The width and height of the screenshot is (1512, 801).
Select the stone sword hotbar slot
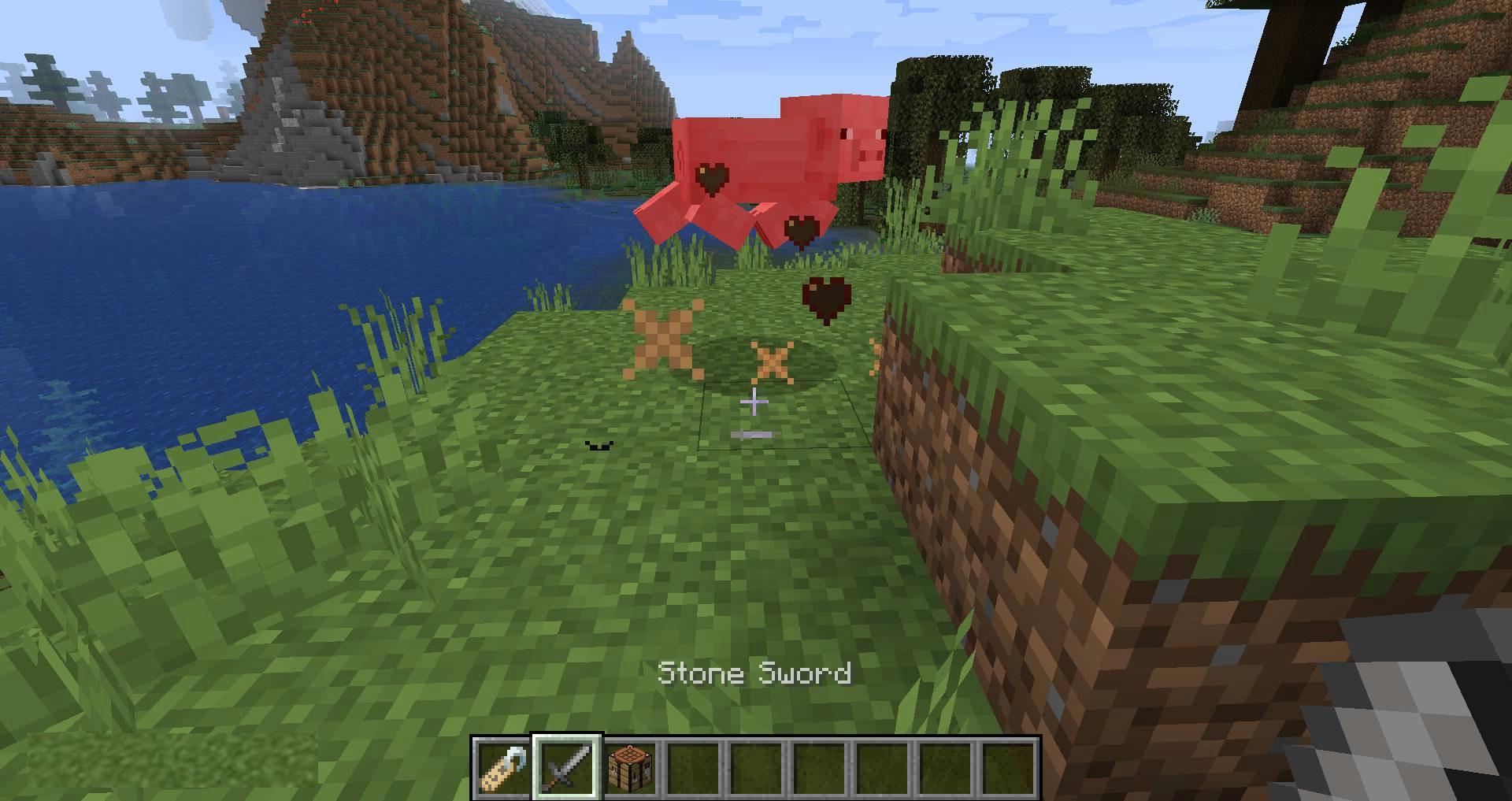567,766
